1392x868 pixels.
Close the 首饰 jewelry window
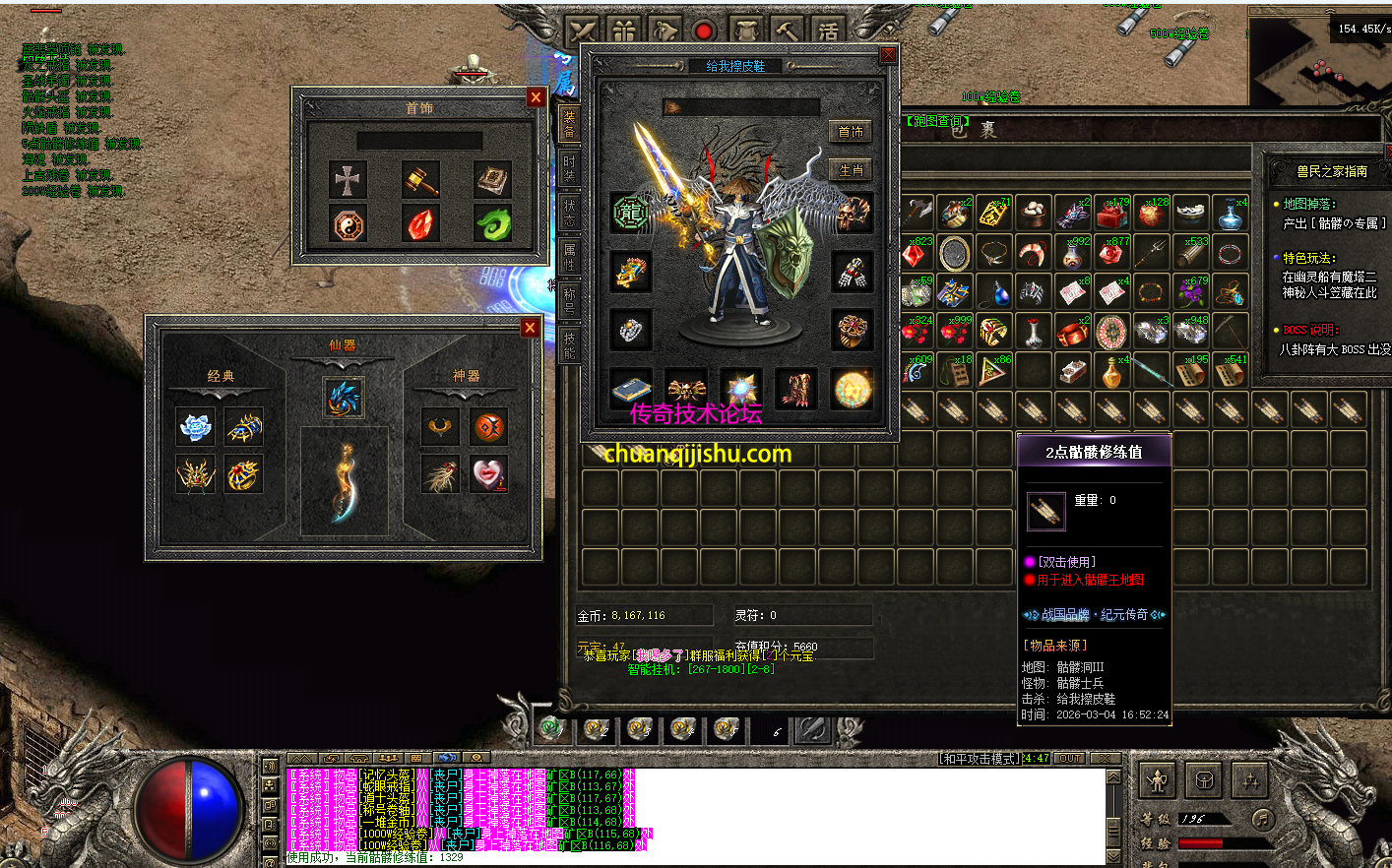point(536,96)
